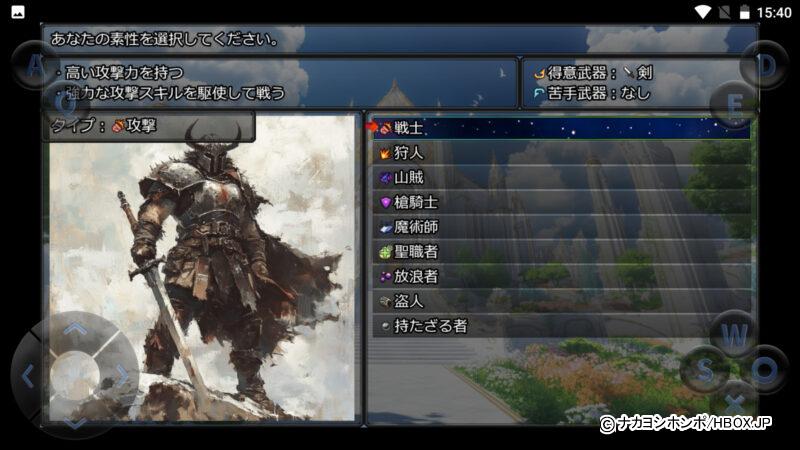The height and width of the screenshot is (450, 800).
Task: Tap the up arrow on the virtual d-pad
Action: (x=75, y=327)
